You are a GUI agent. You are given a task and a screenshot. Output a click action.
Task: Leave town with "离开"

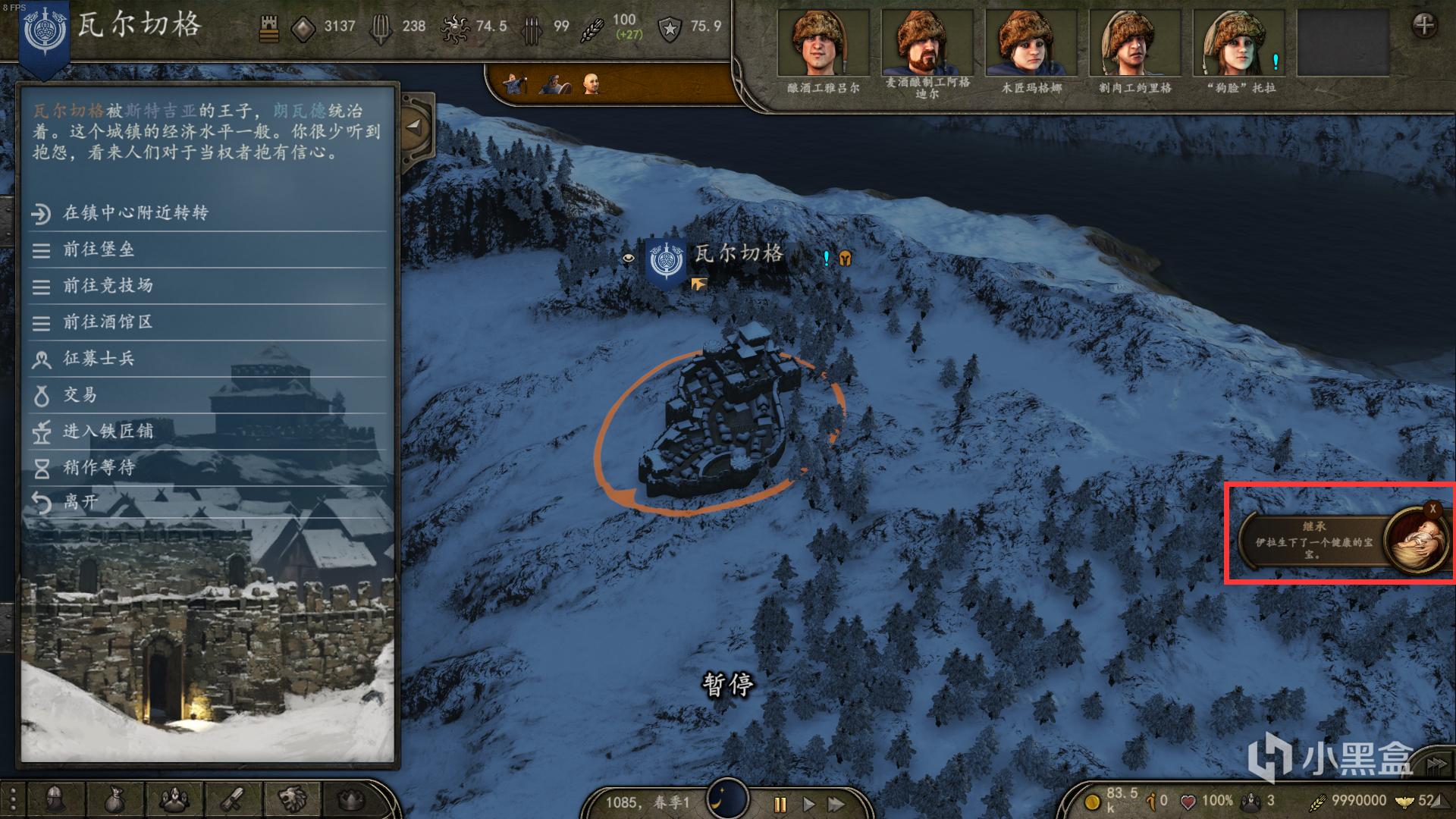coord(80,502)
